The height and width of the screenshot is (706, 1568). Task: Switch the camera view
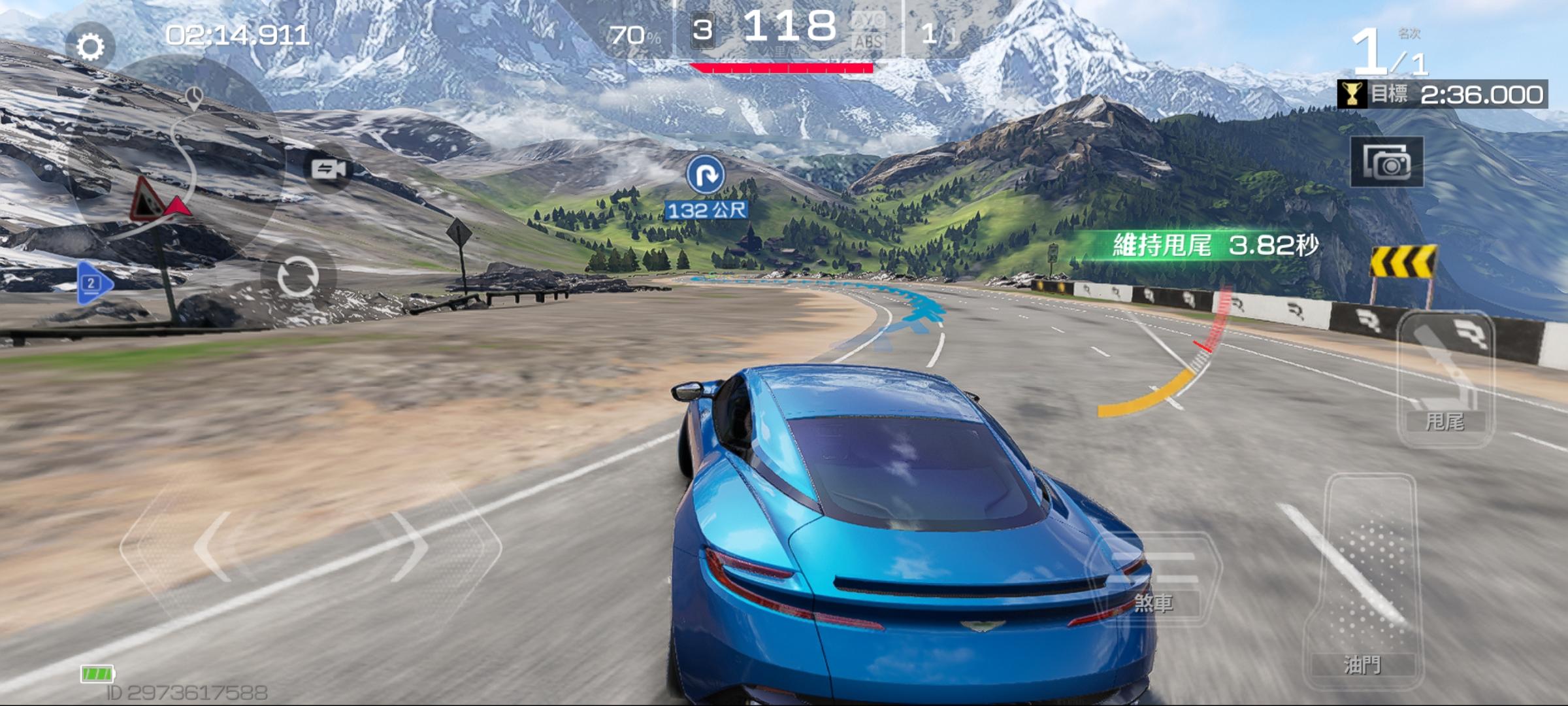coord(328,170)
